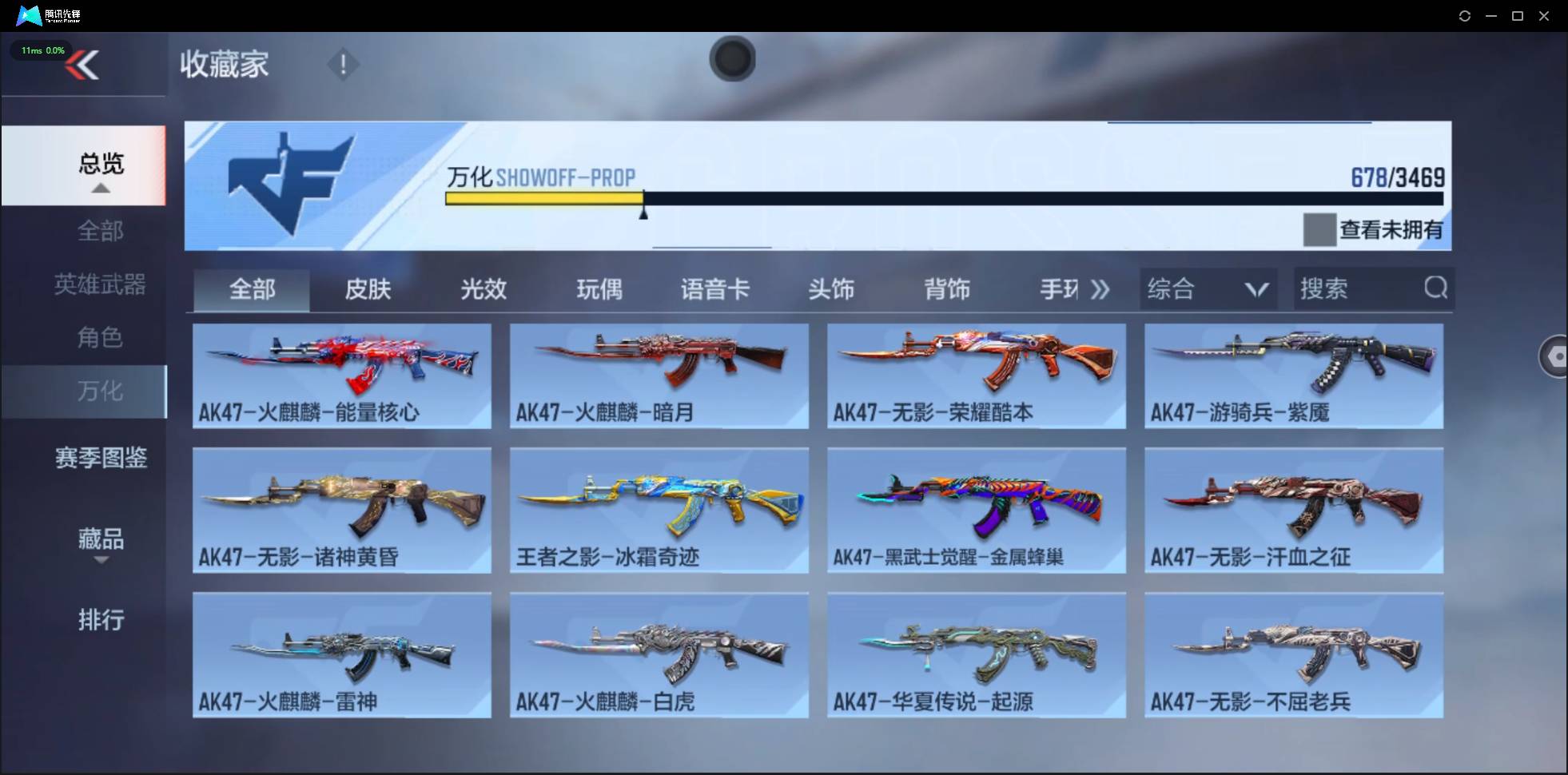Open the 英雄武器 section in the sidebar
1568x775 pixels.
pyautogui.click(x=100, y=284)
